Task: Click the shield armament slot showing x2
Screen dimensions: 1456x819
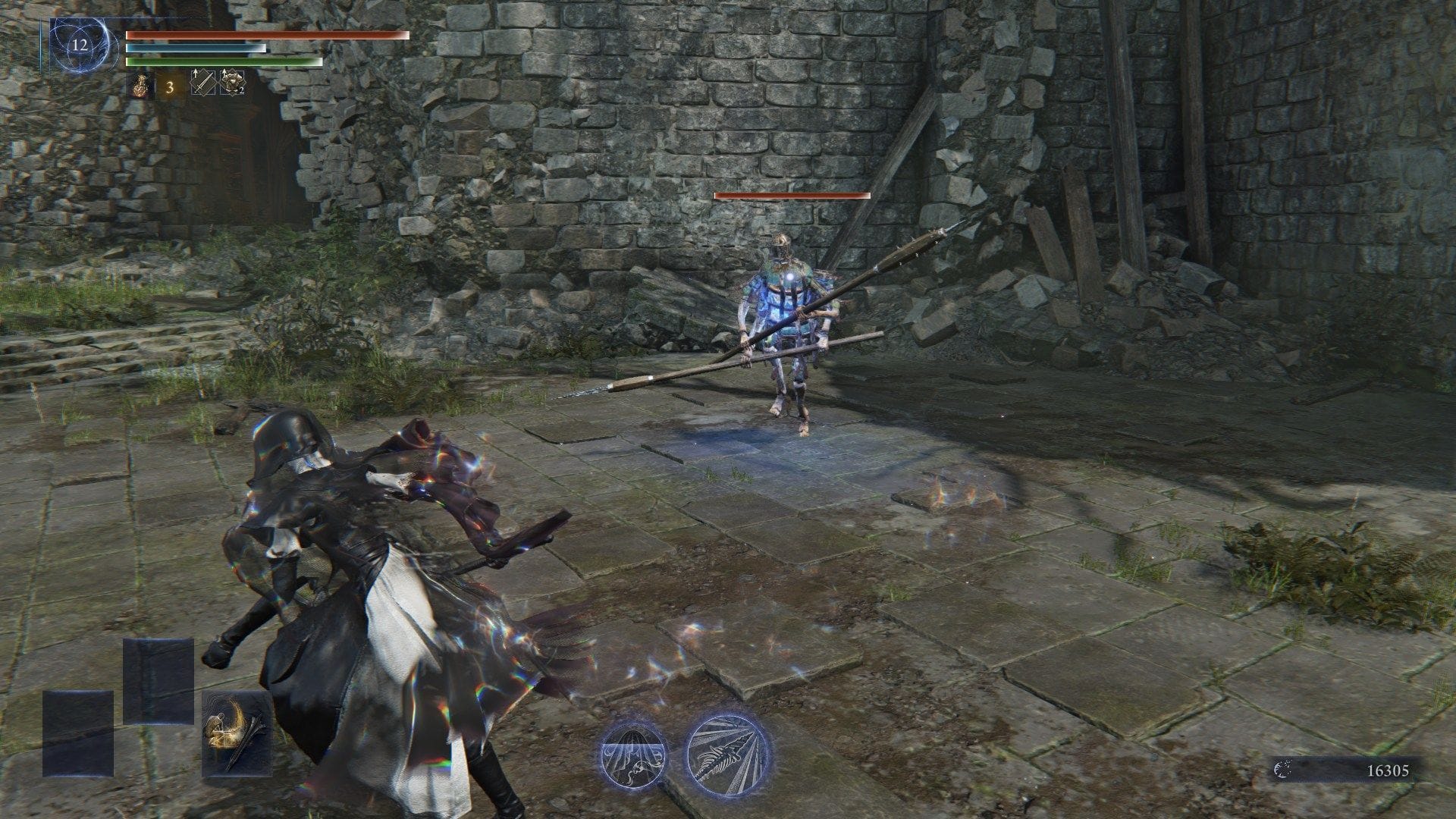Action: coord(233,83)
